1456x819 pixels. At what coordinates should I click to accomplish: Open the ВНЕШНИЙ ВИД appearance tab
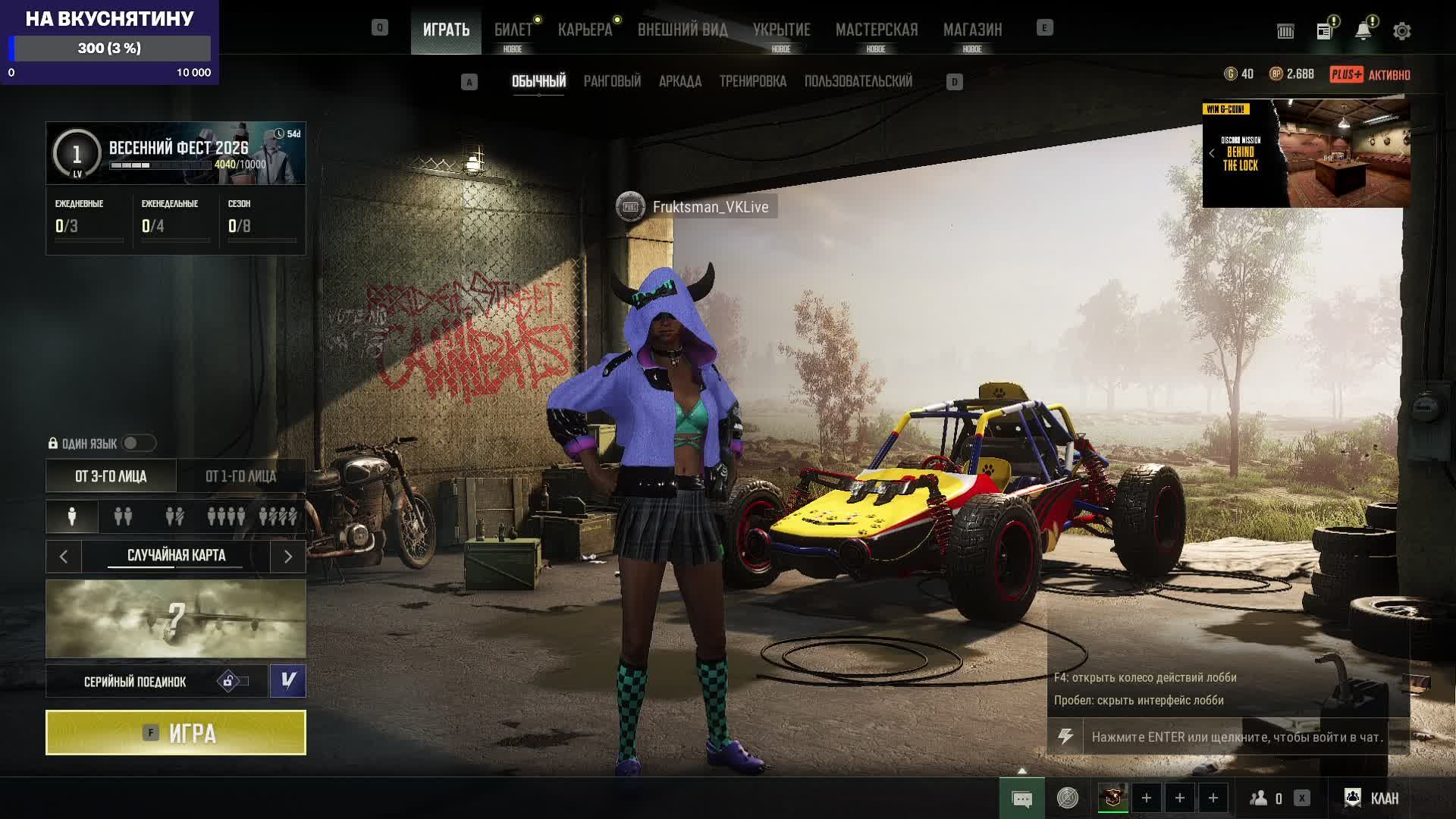682,30
